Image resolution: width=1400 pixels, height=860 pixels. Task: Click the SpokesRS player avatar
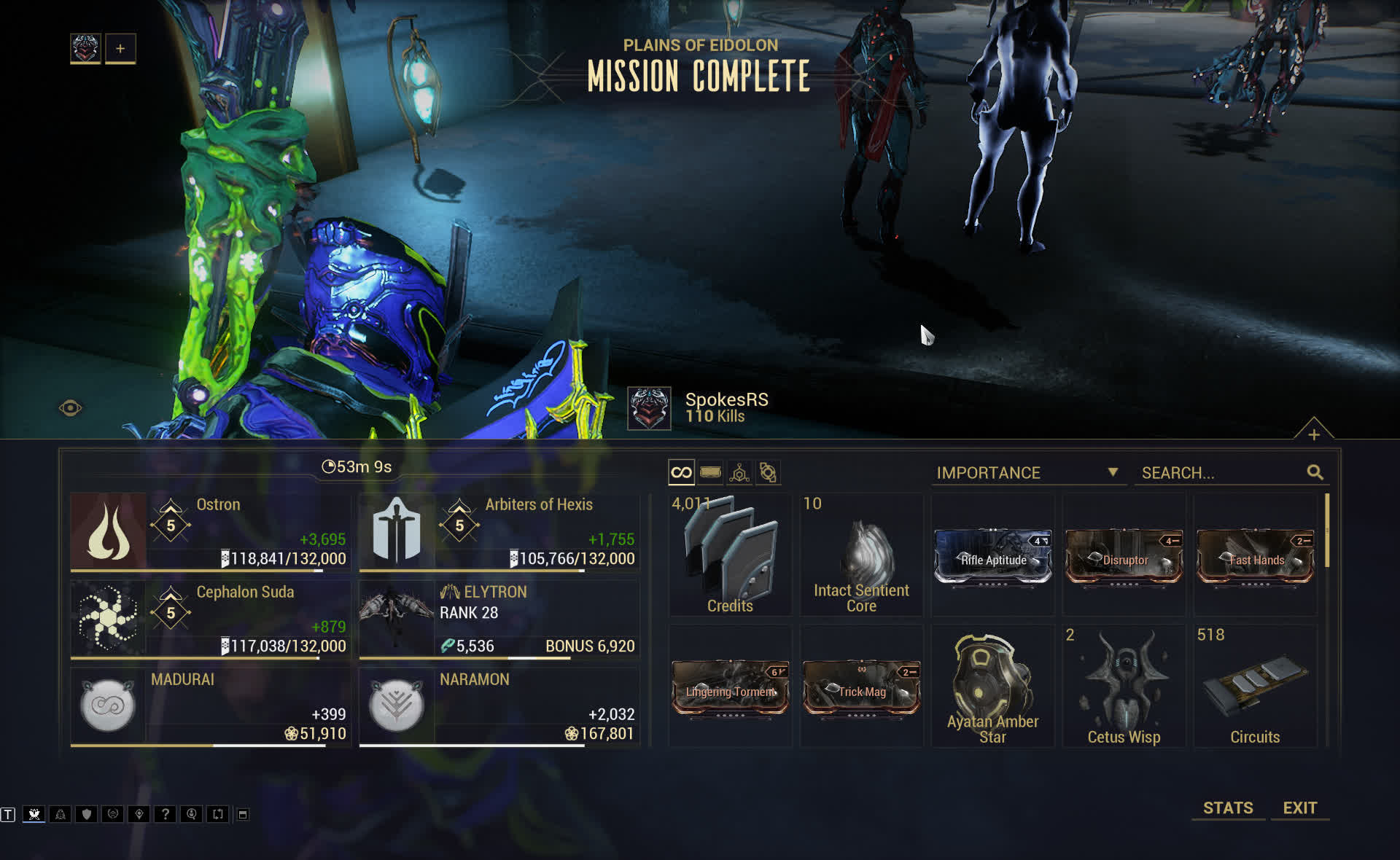tap(649, 408)
